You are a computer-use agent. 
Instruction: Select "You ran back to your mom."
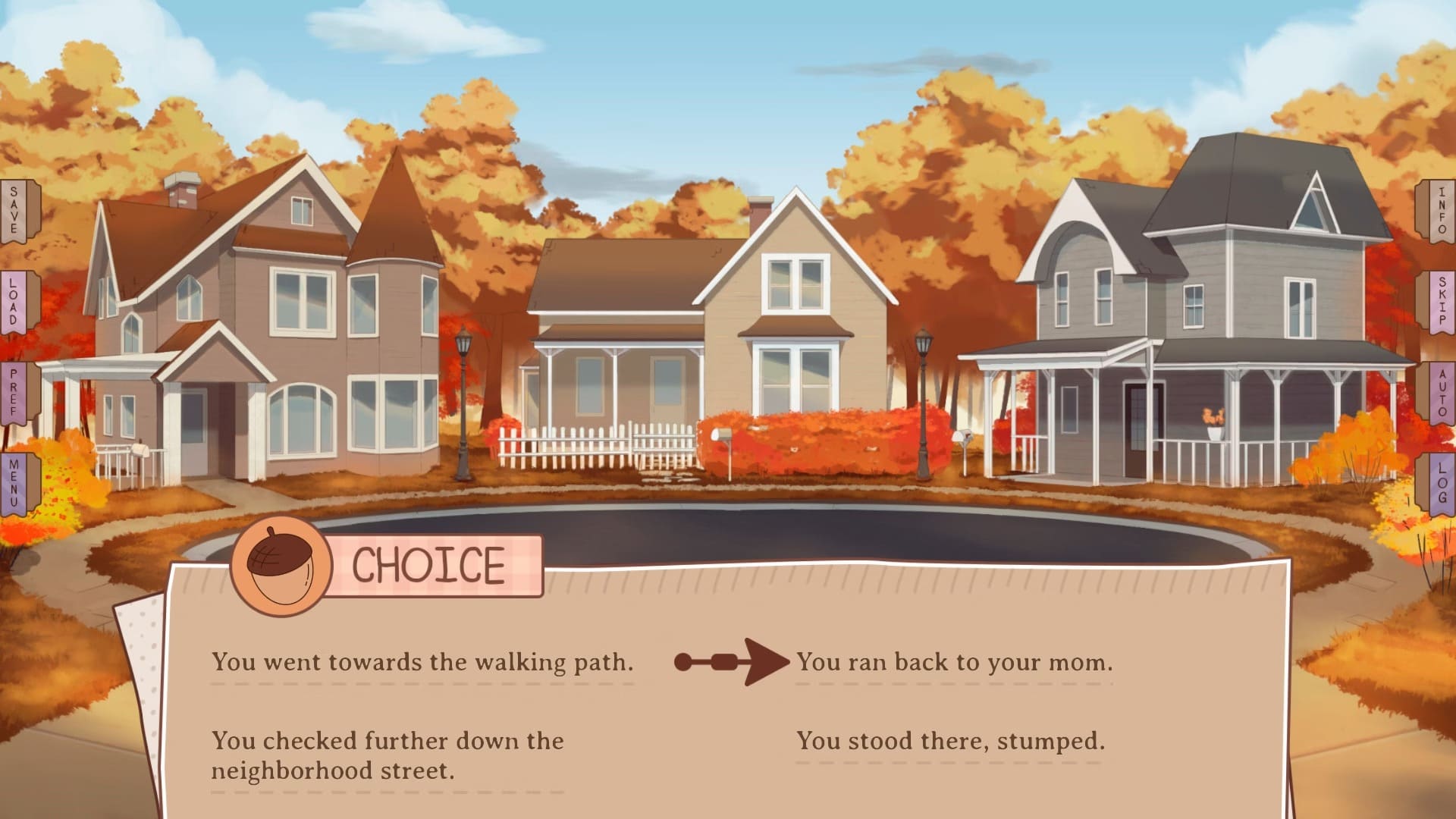point(954,662)
